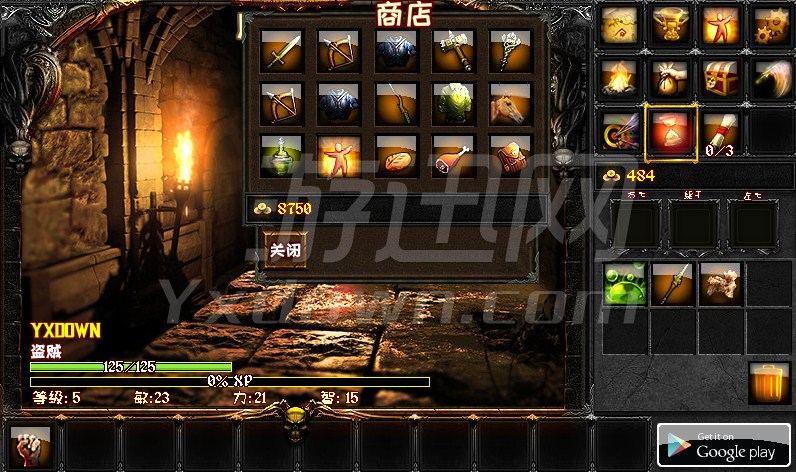Select the highlighted hourglass icon
The height and width of the screenshot is (472, 796).
click(669, 131)
